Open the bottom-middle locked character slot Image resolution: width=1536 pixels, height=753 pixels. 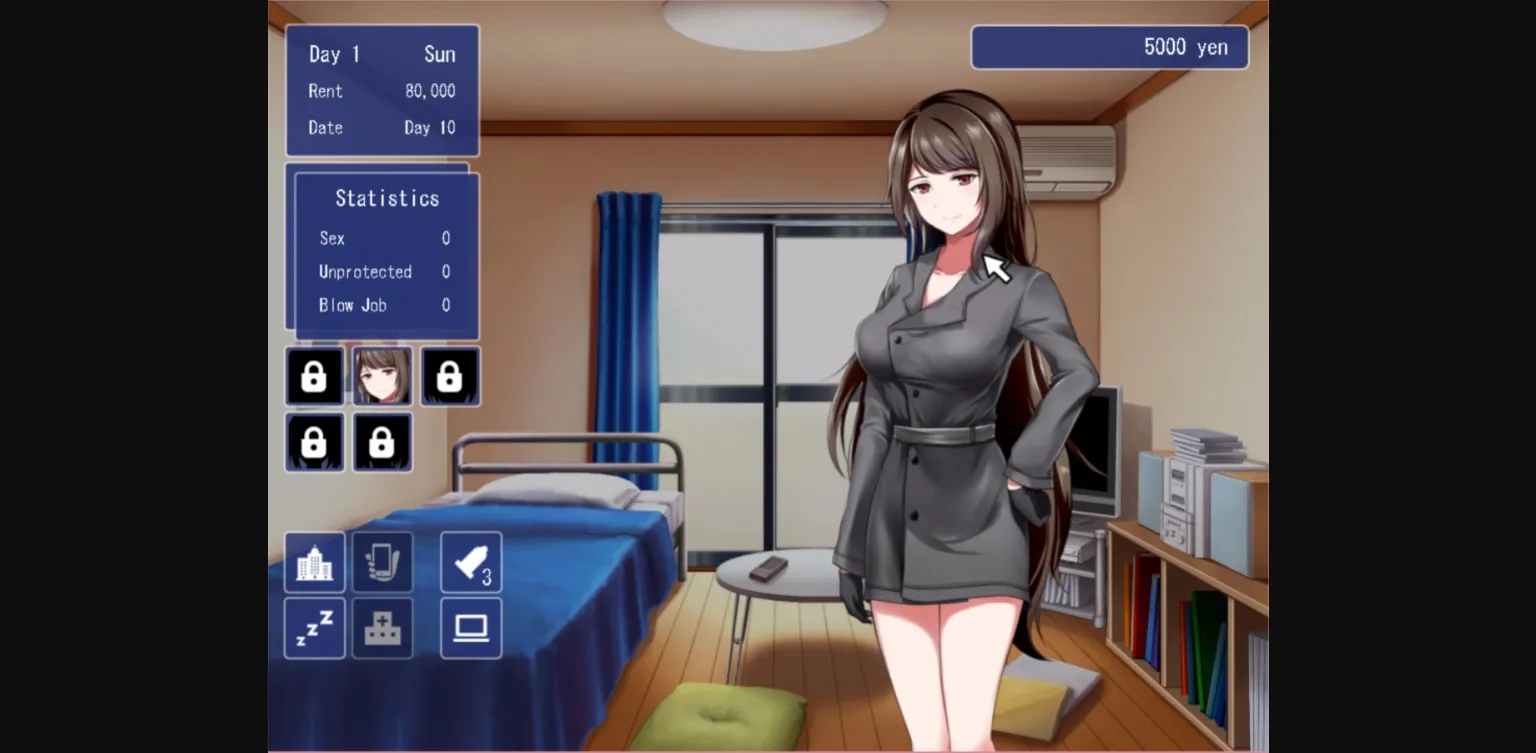pyautogui.click(x=382, y=441)
